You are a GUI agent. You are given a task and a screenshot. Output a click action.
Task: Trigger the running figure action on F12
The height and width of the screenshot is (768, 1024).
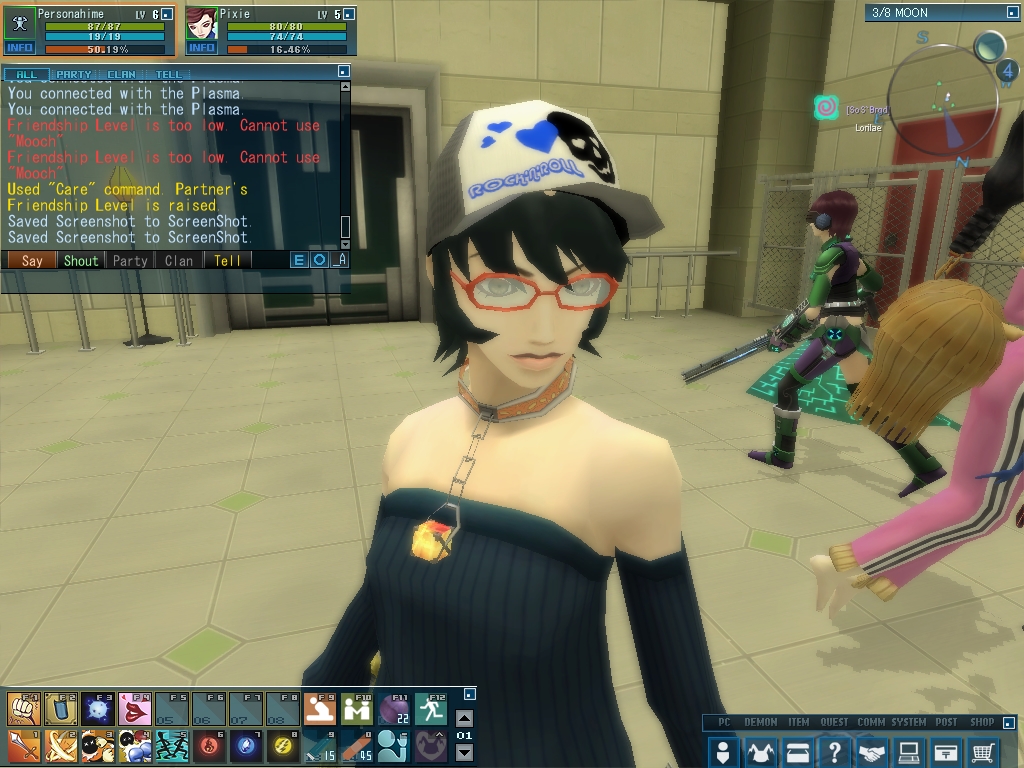(x=431, y=709)
